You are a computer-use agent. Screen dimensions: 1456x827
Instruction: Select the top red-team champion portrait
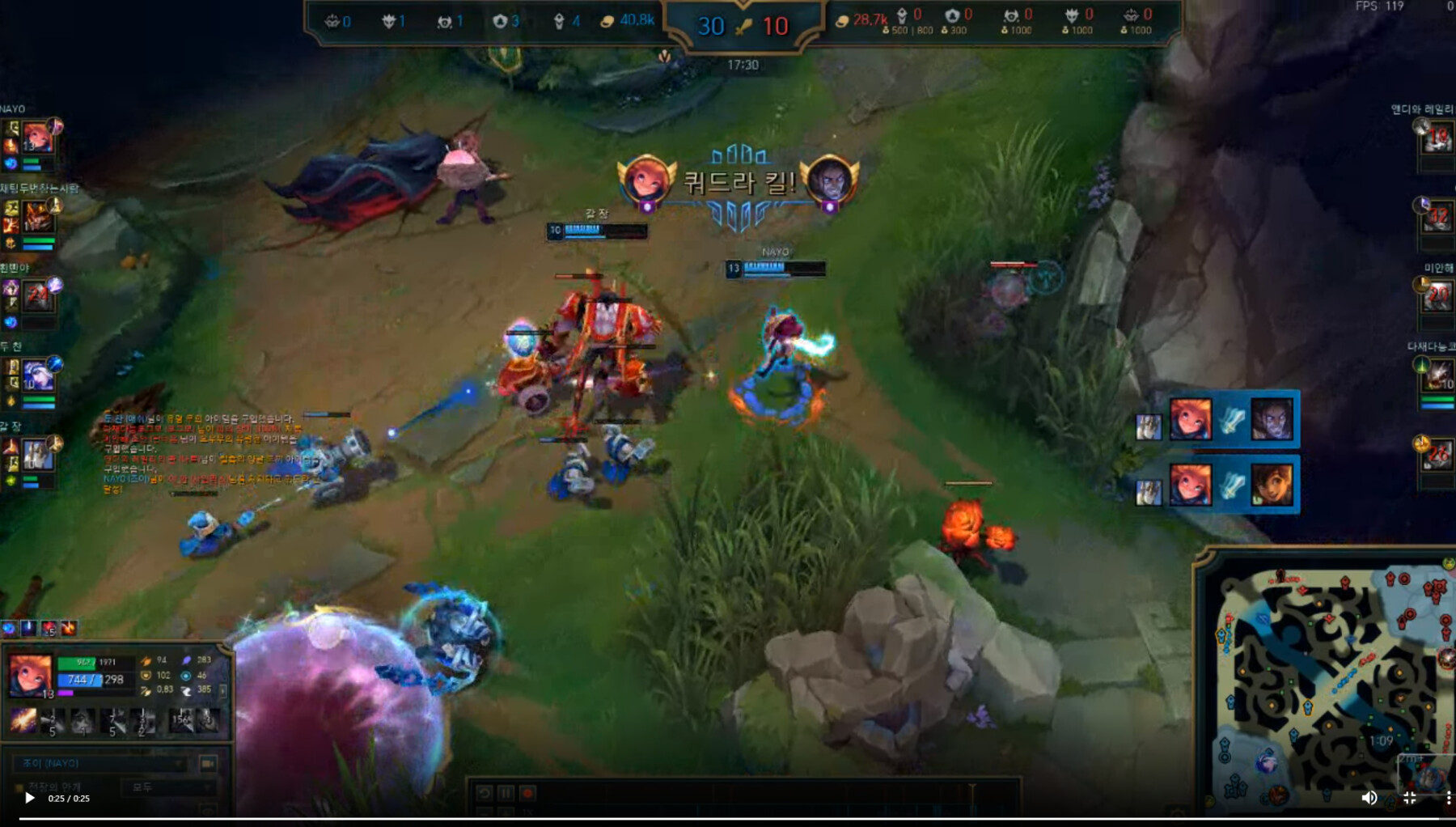click(1437, 139)
